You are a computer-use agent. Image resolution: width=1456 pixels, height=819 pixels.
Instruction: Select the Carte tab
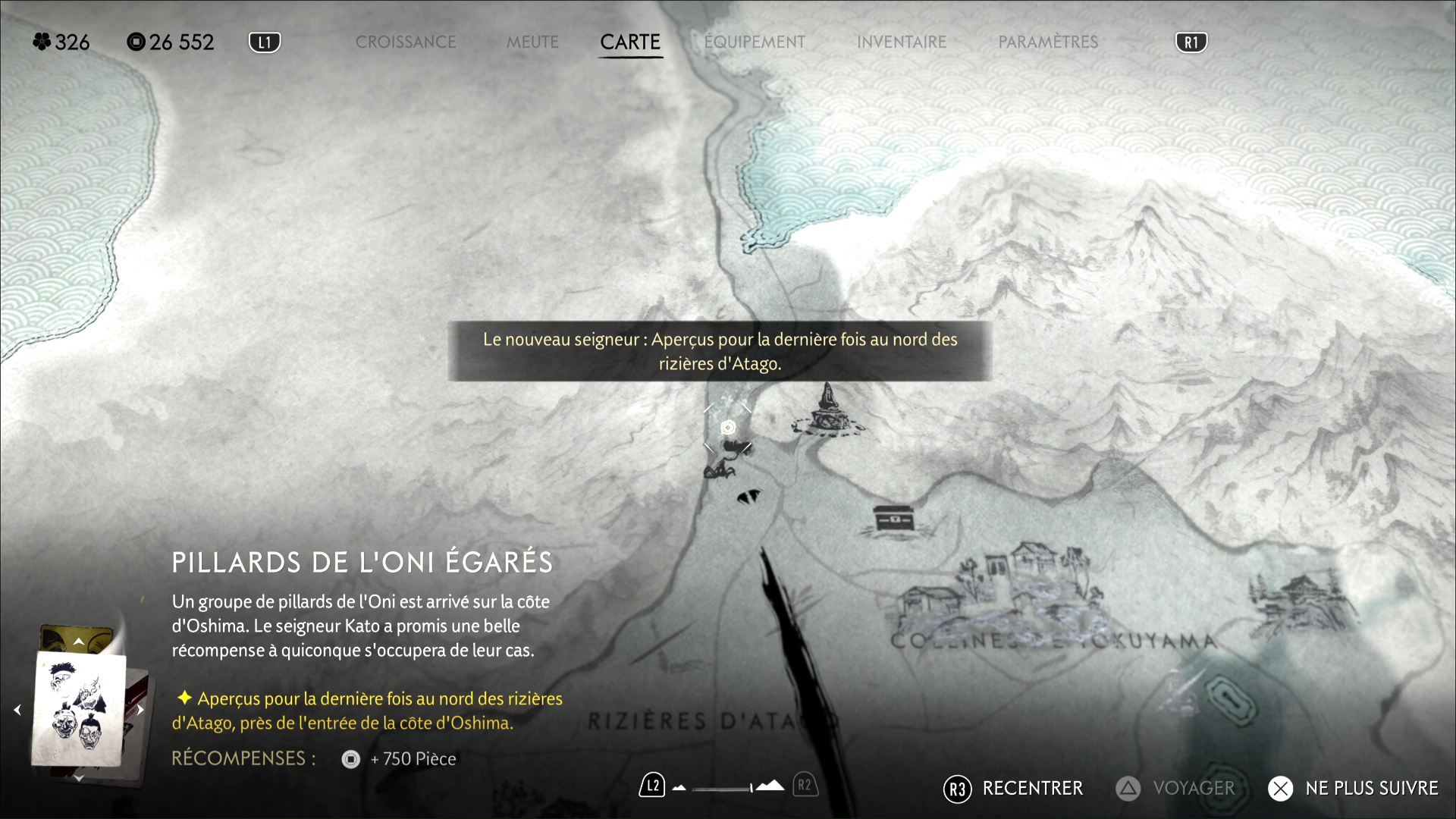(630, 42)
